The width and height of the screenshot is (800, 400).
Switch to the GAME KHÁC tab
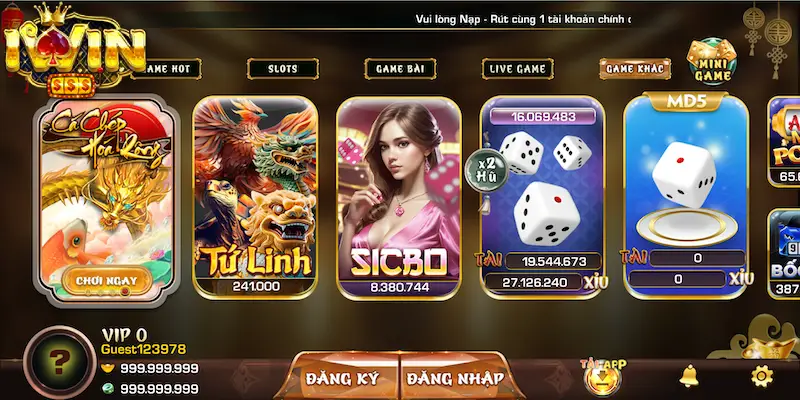[634, 69]
